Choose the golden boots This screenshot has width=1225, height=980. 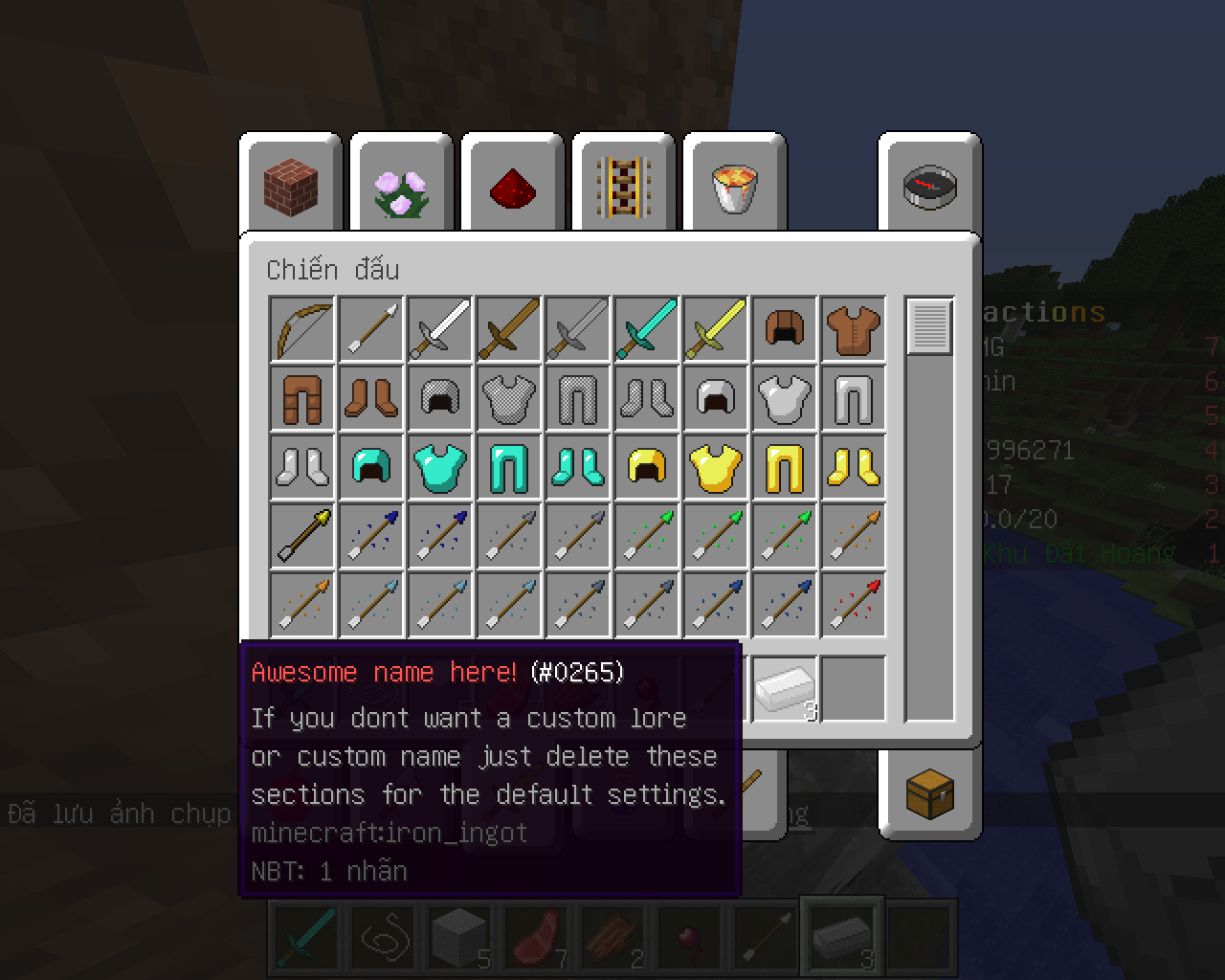coord(854,467)
